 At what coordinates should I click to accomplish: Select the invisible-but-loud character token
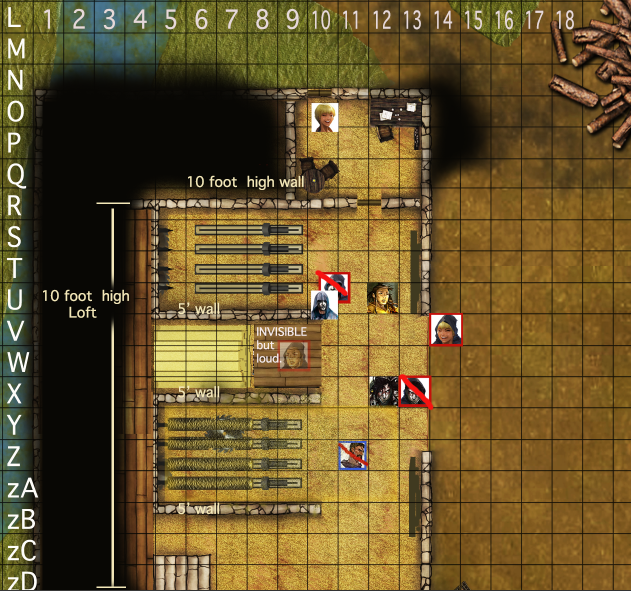coord(294,354)
